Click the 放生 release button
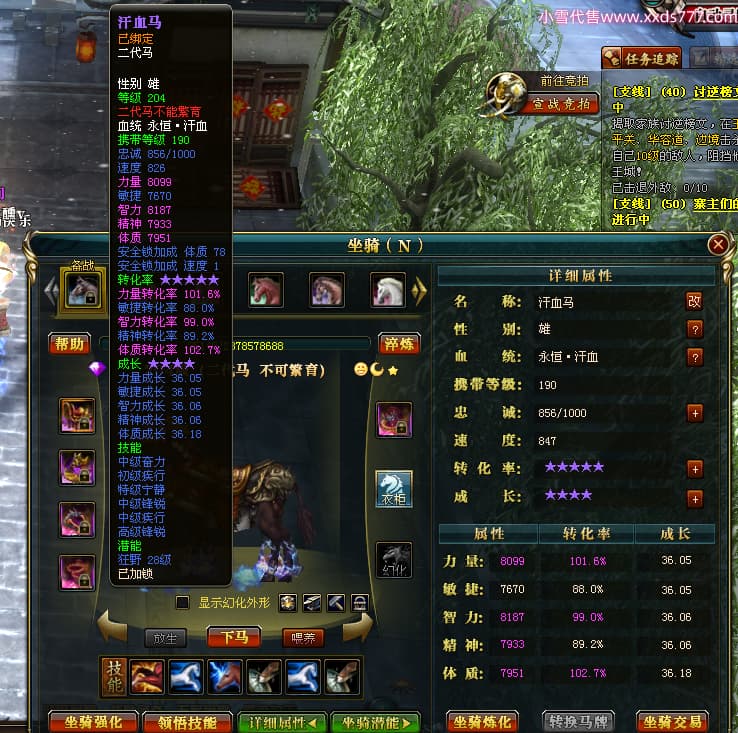 (x=165, y=638)
